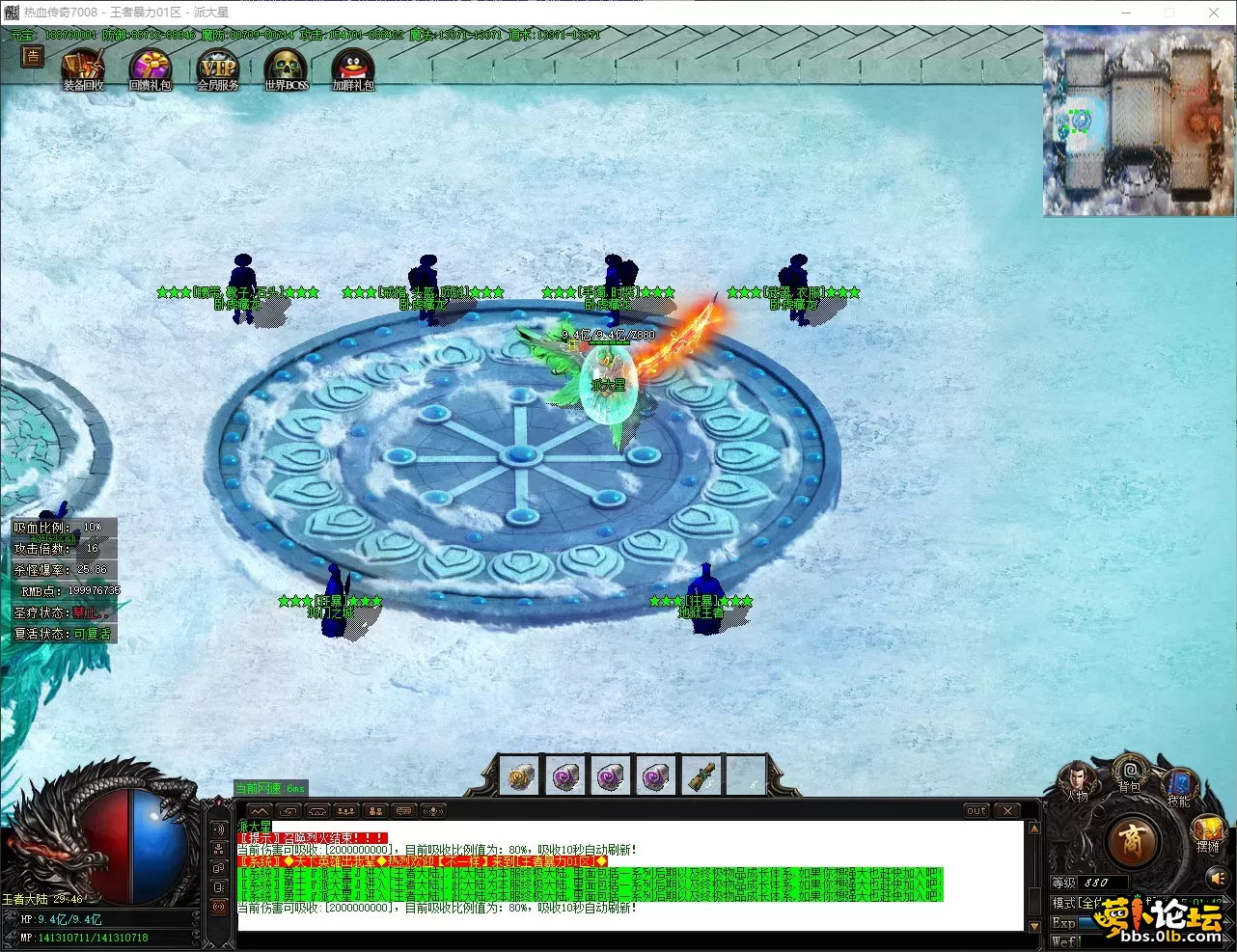Open the VIP 会员服务 menu
The image size is (1237, 952).
point(218,68)
